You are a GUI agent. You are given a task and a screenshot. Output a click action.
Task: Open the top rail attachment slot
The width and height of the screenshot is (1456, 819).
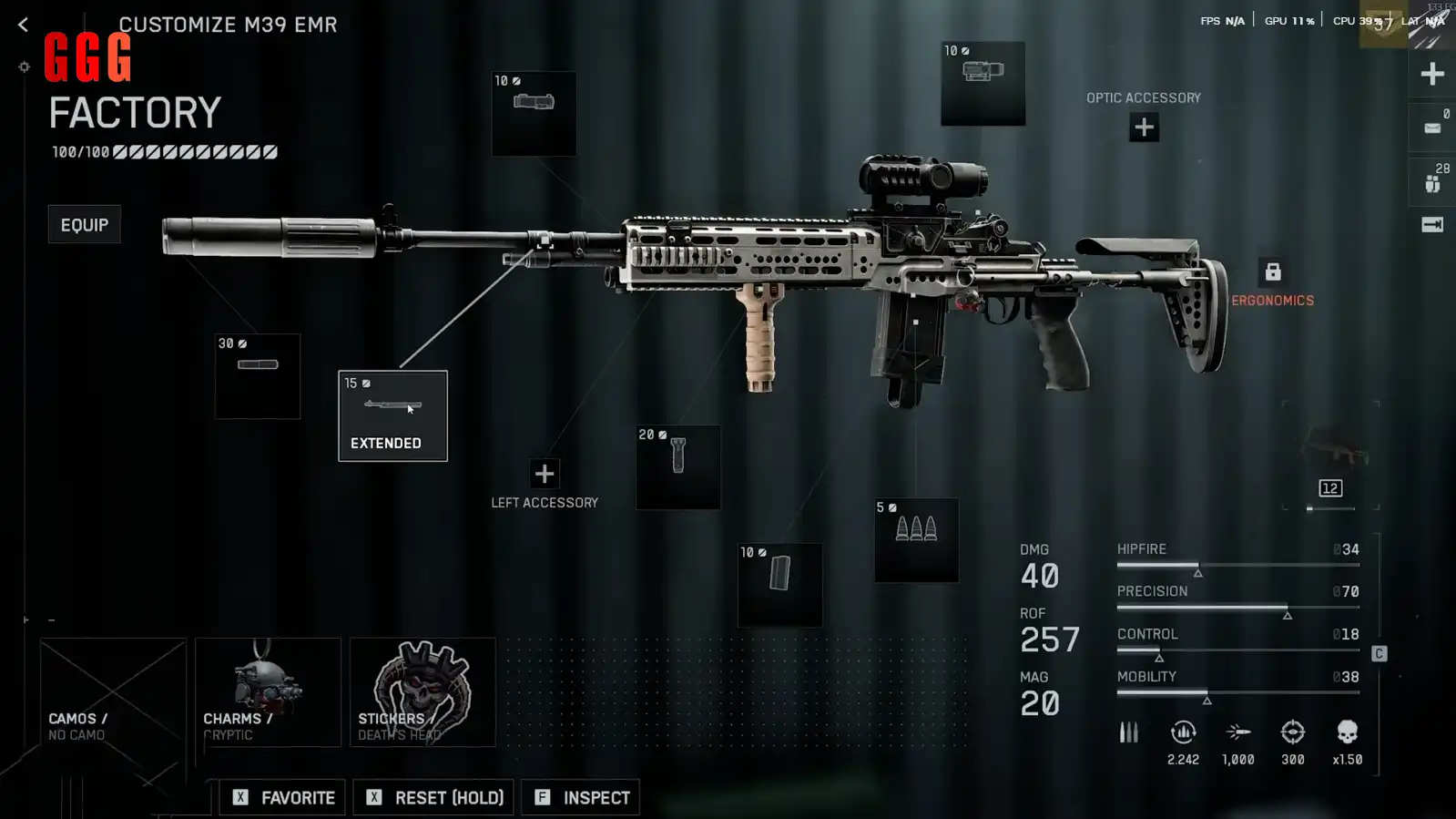(534, 113)
